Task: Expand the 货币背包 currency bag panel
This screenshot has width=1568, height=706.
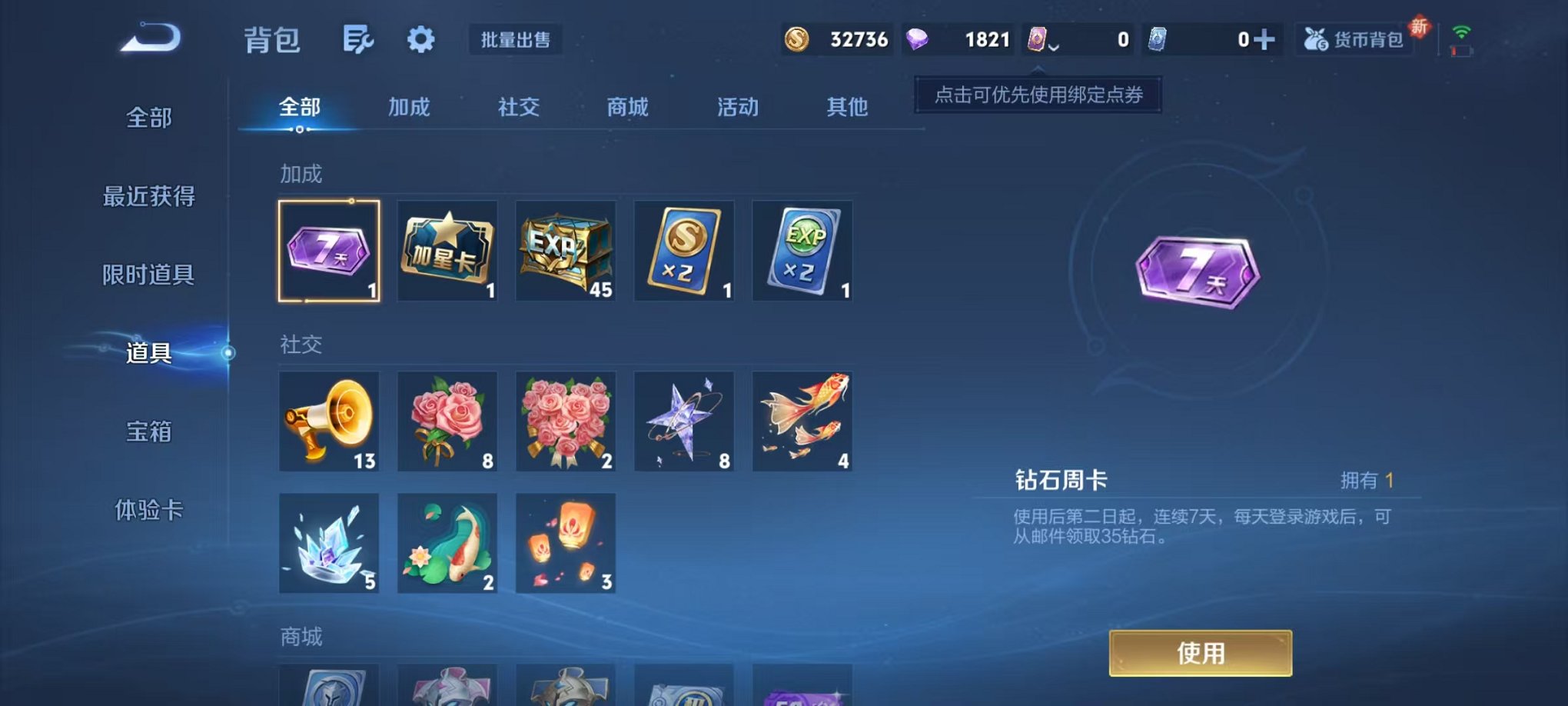Action: click(1356, 40)
